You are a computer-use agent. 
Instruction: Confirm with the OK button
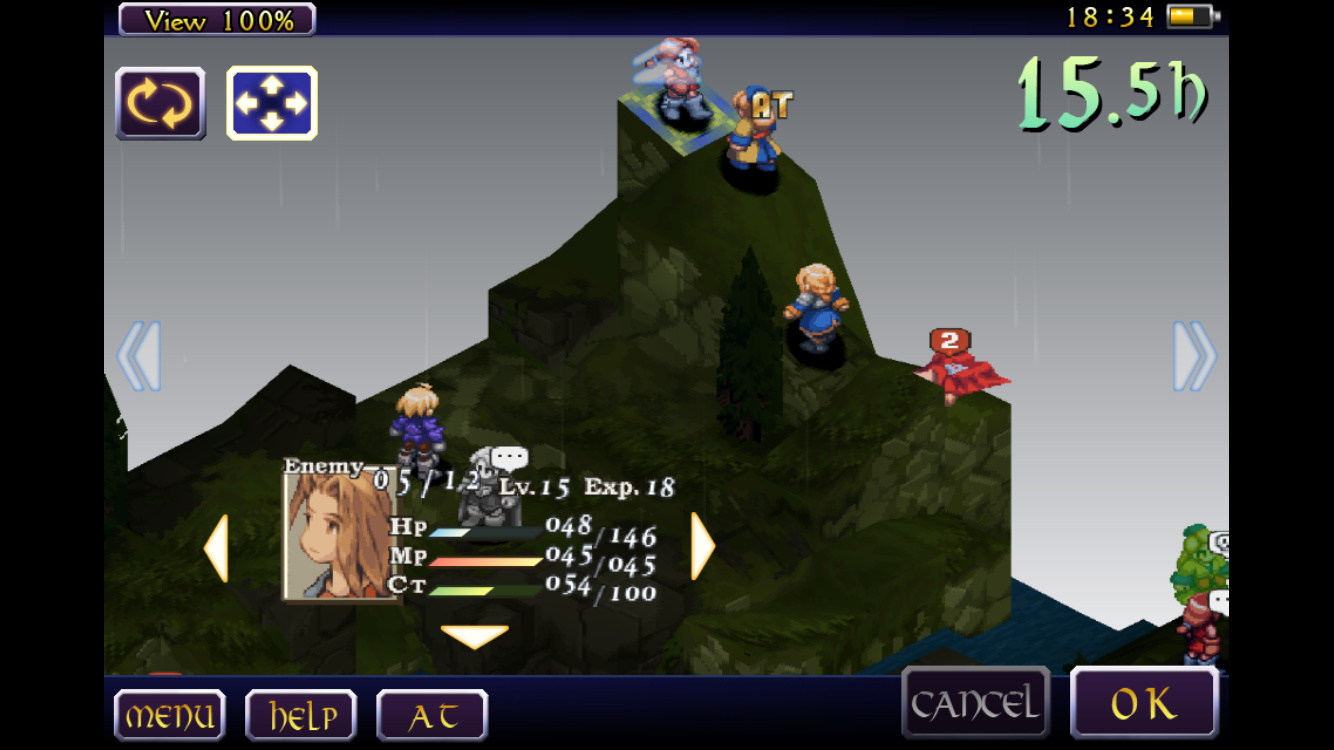[x=1144, y=703]
